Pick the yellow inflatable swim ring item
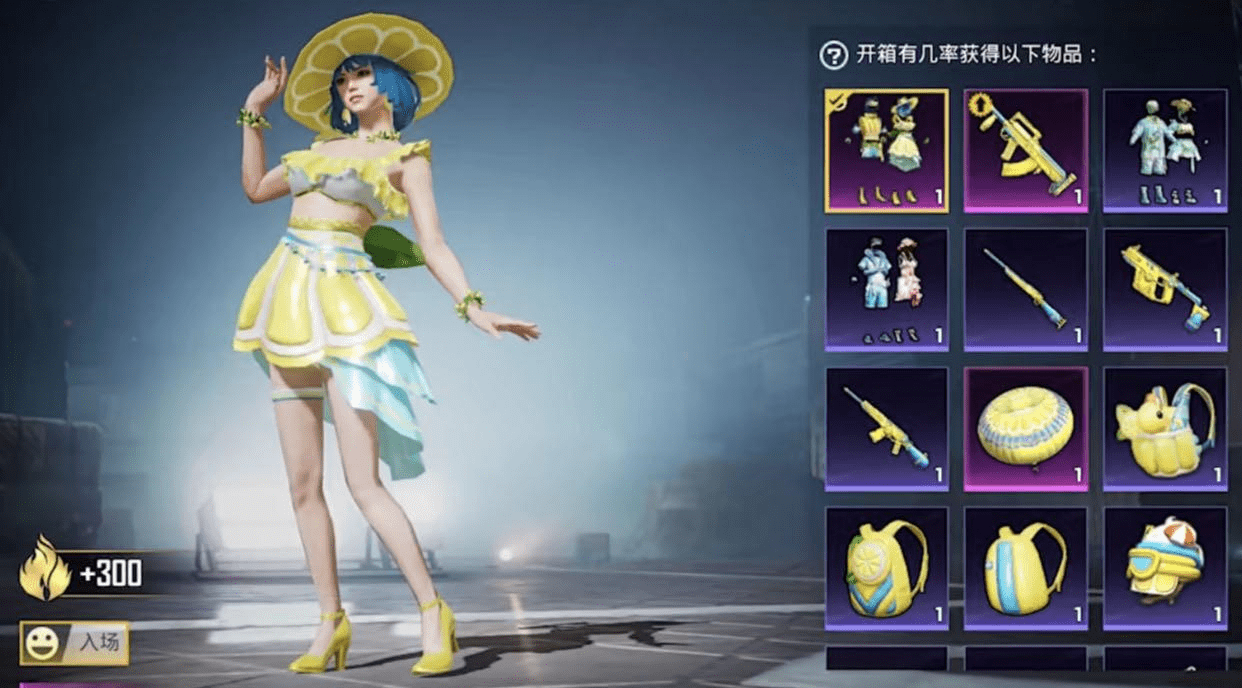 point(1025,428)
